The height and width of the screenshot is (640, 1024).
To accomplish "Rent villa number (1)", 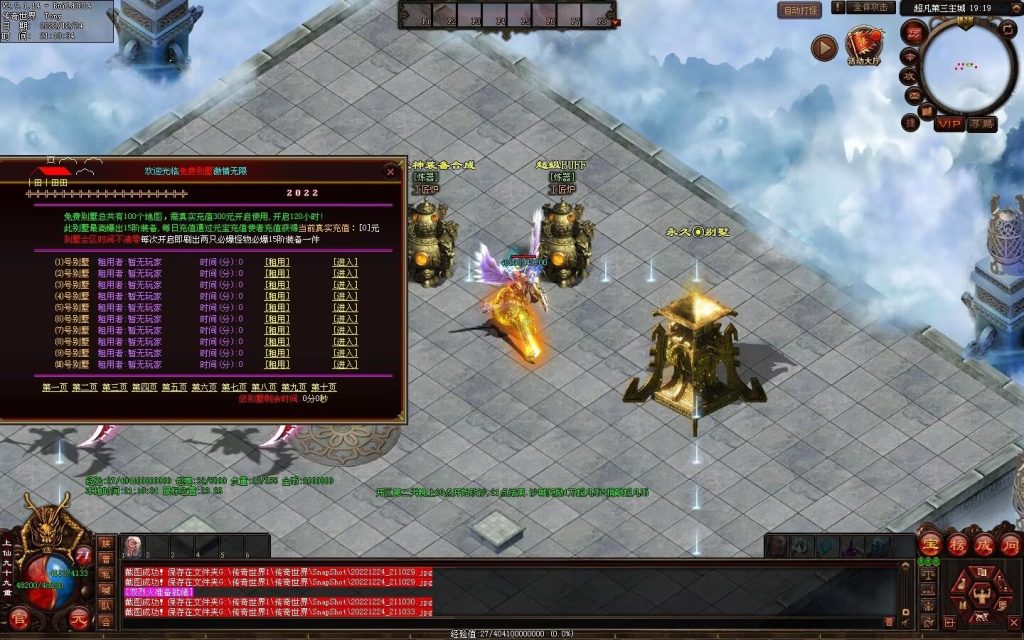I will pos(277,262).
